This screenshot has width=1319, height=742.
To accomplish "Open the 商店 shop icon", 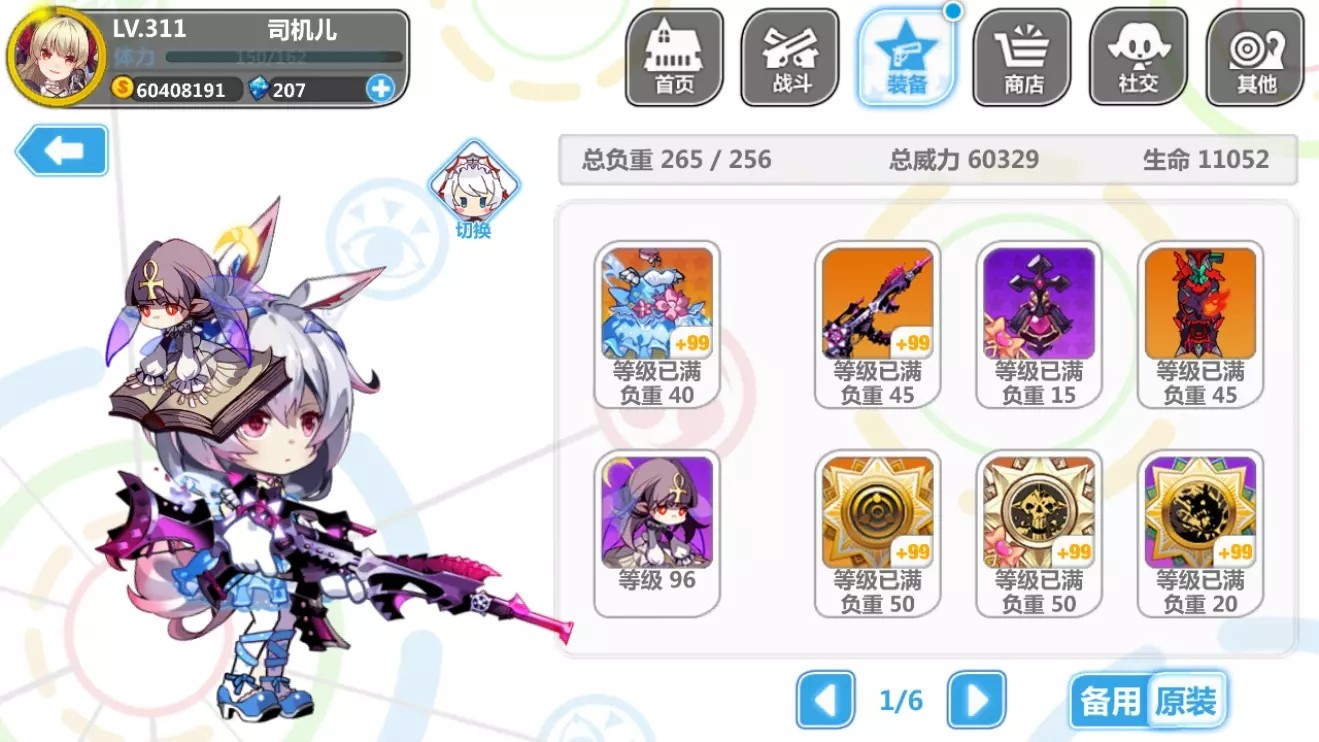I will click(1021, 57).
